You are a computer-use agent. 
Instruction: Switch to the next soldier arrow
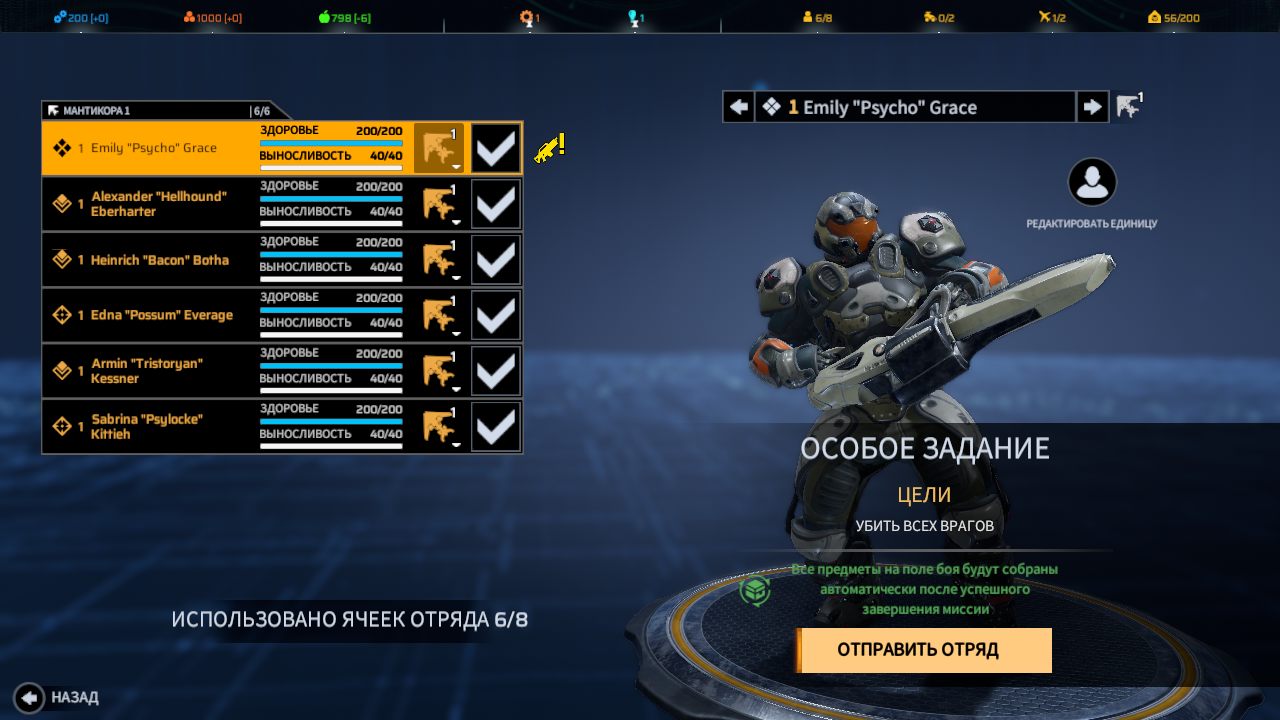click(1092, 107)
